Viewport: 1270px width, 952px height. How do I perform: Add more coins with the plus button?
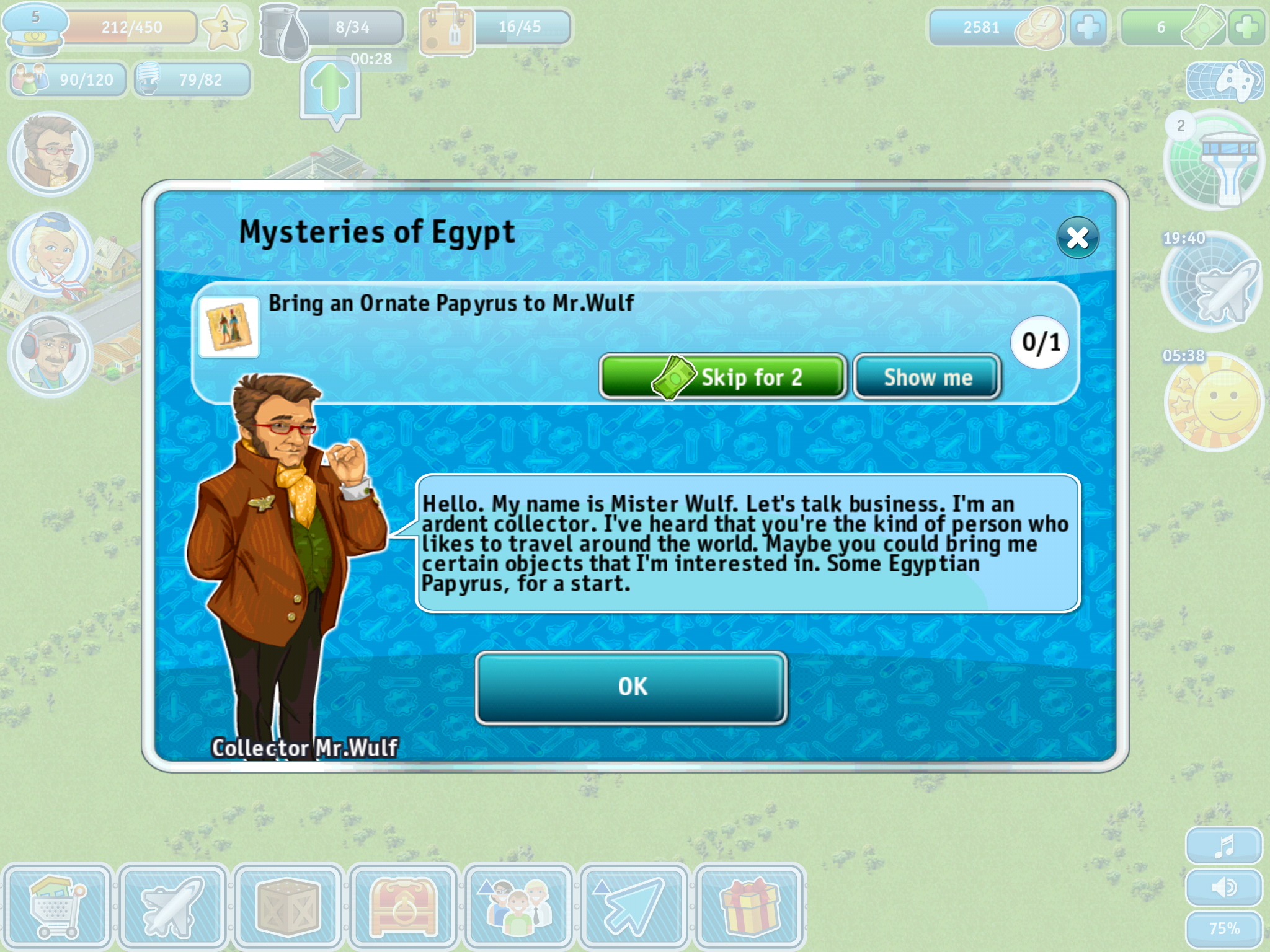click(1088, 27)
